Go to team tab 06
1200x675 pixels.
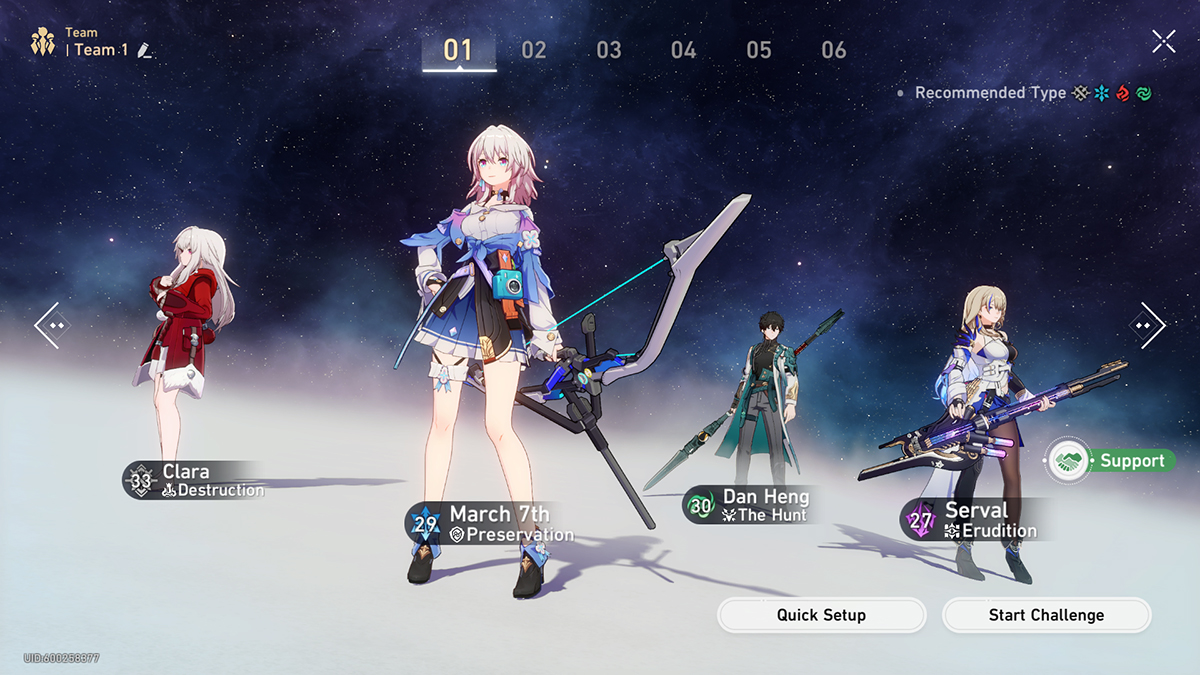click(x=834, y=50)
